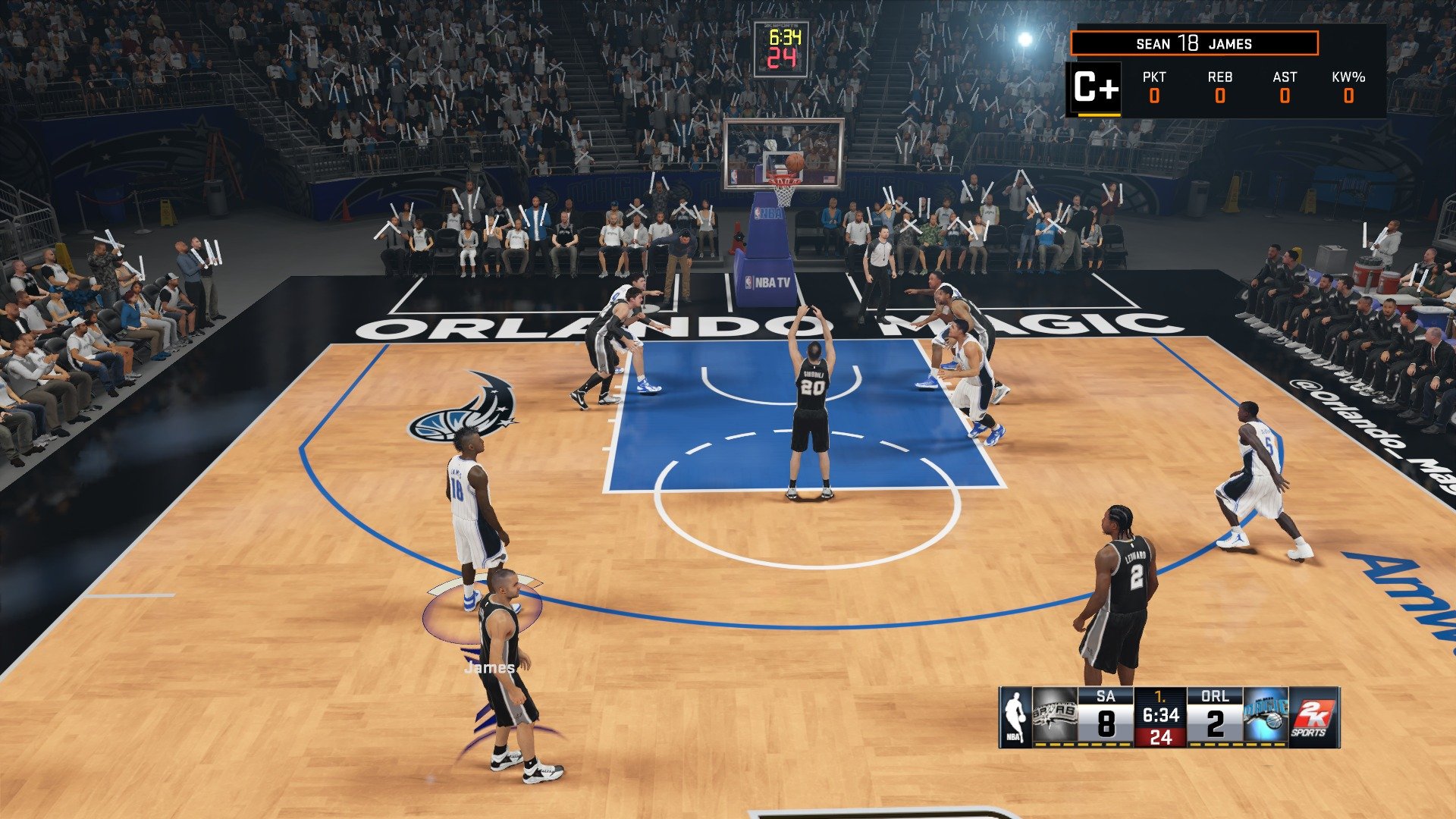This screenshot has height=819, width=1456.
Task: Click the Magic score of 2
Action: click(x=1216, y=724)
